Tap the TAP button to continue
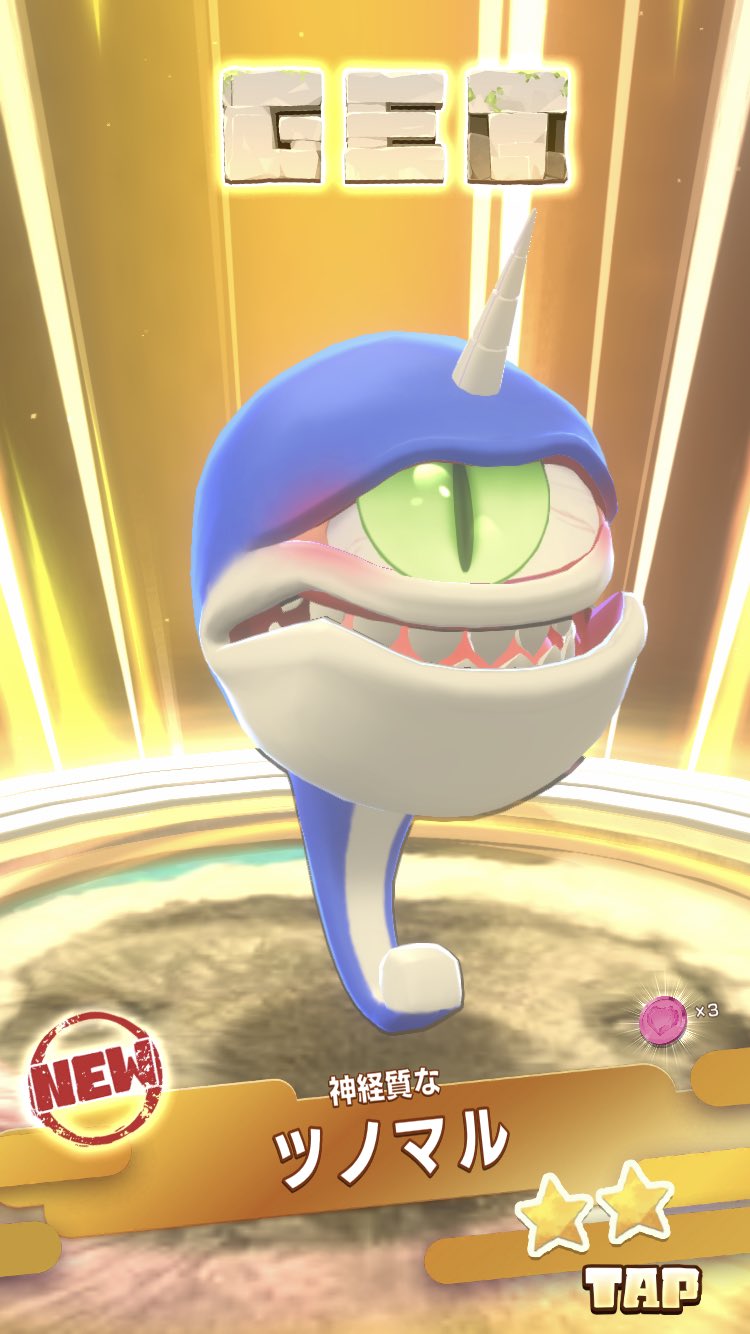Image resolution: width=750 pixels, height=1334 pixels. [x=643, y=1288]
